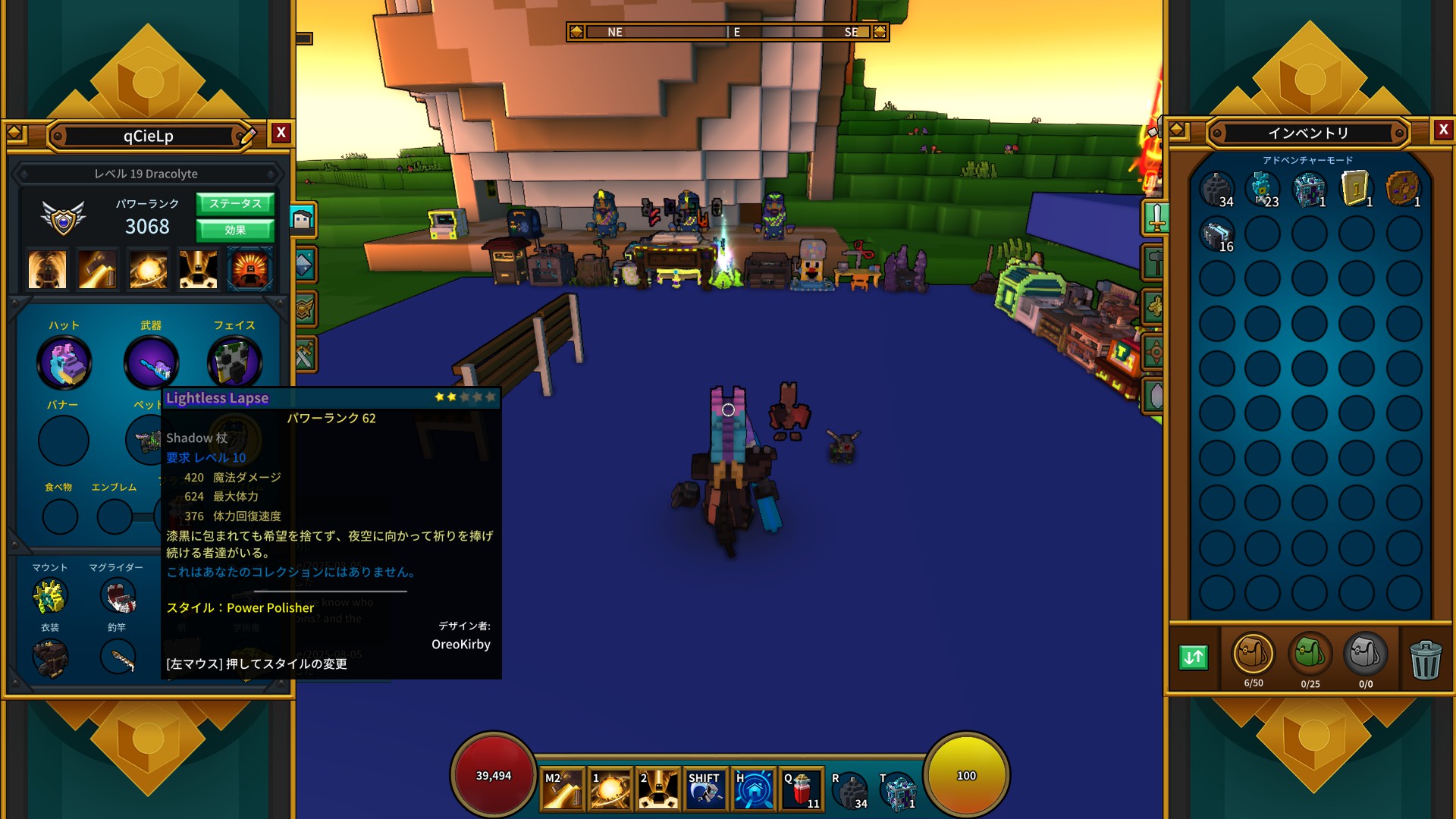Viewport: 1456px width, 819px height.
Task: Select the equipped hat slot
Action: coord(64,362)
